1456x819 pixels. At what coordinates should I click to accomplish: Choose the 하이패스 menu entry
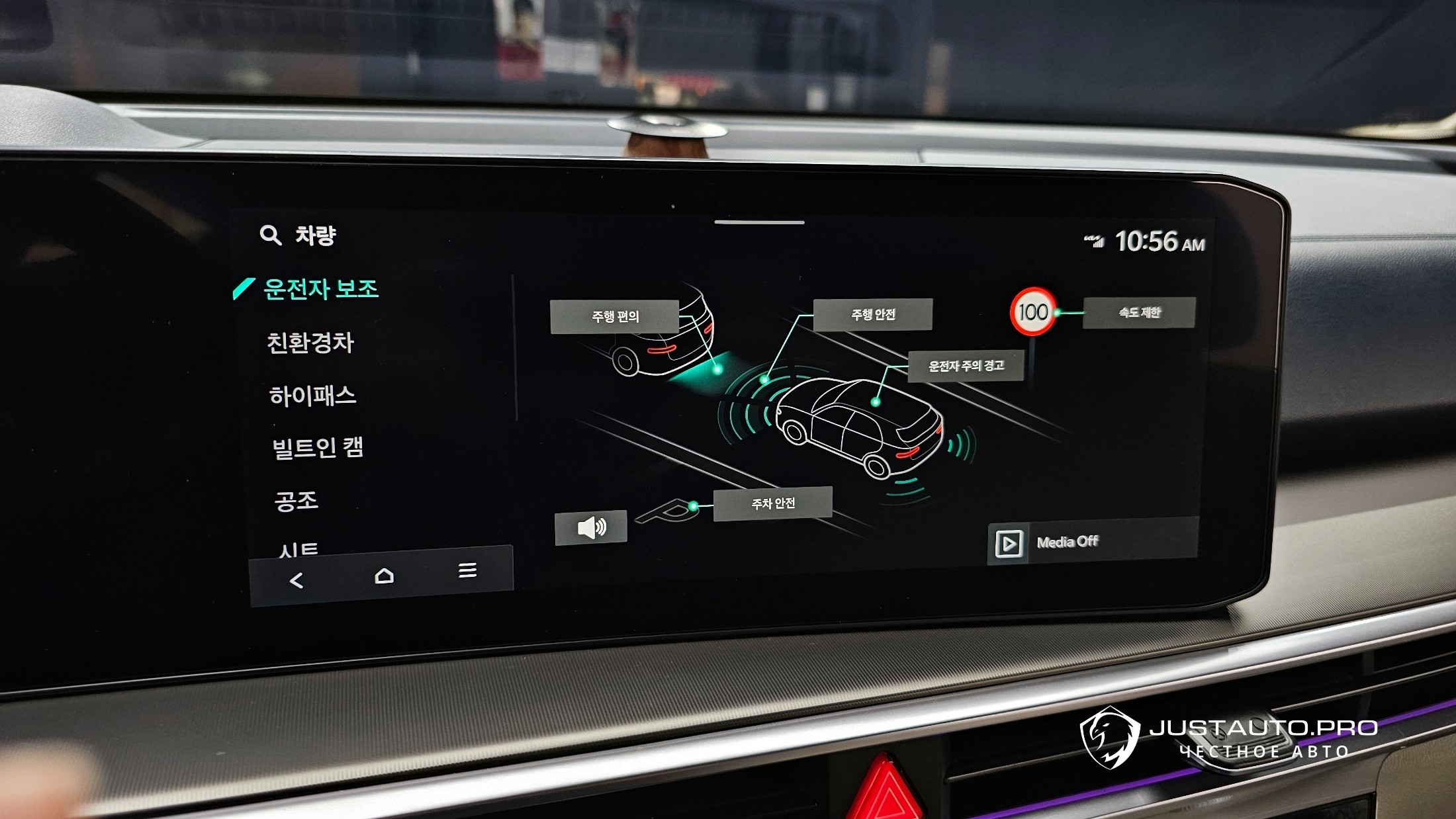click(312, 396)
